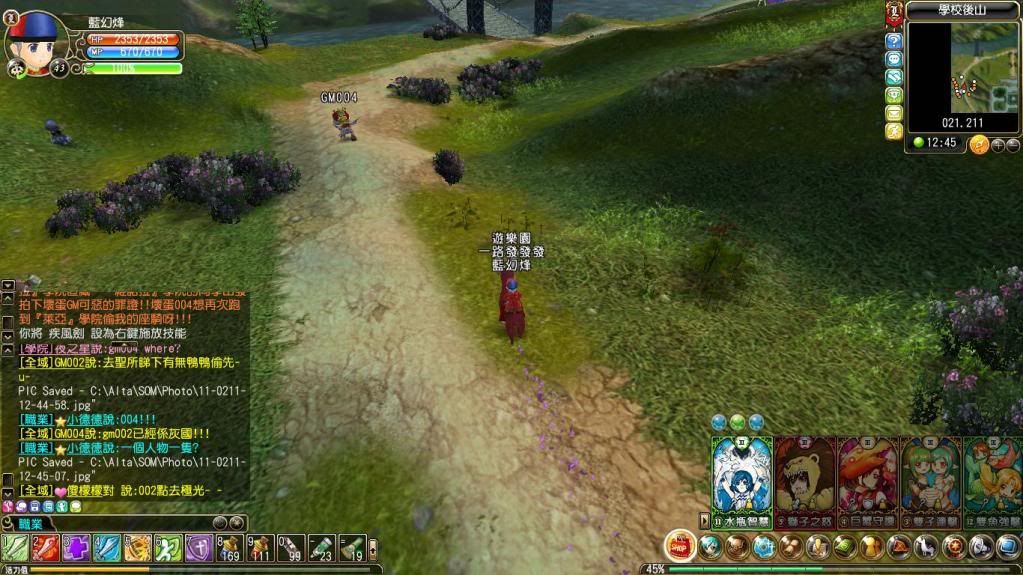Drink the blue potion with 169 count
The width and height of the screenshot is (1023, 575).
(230, 547)
